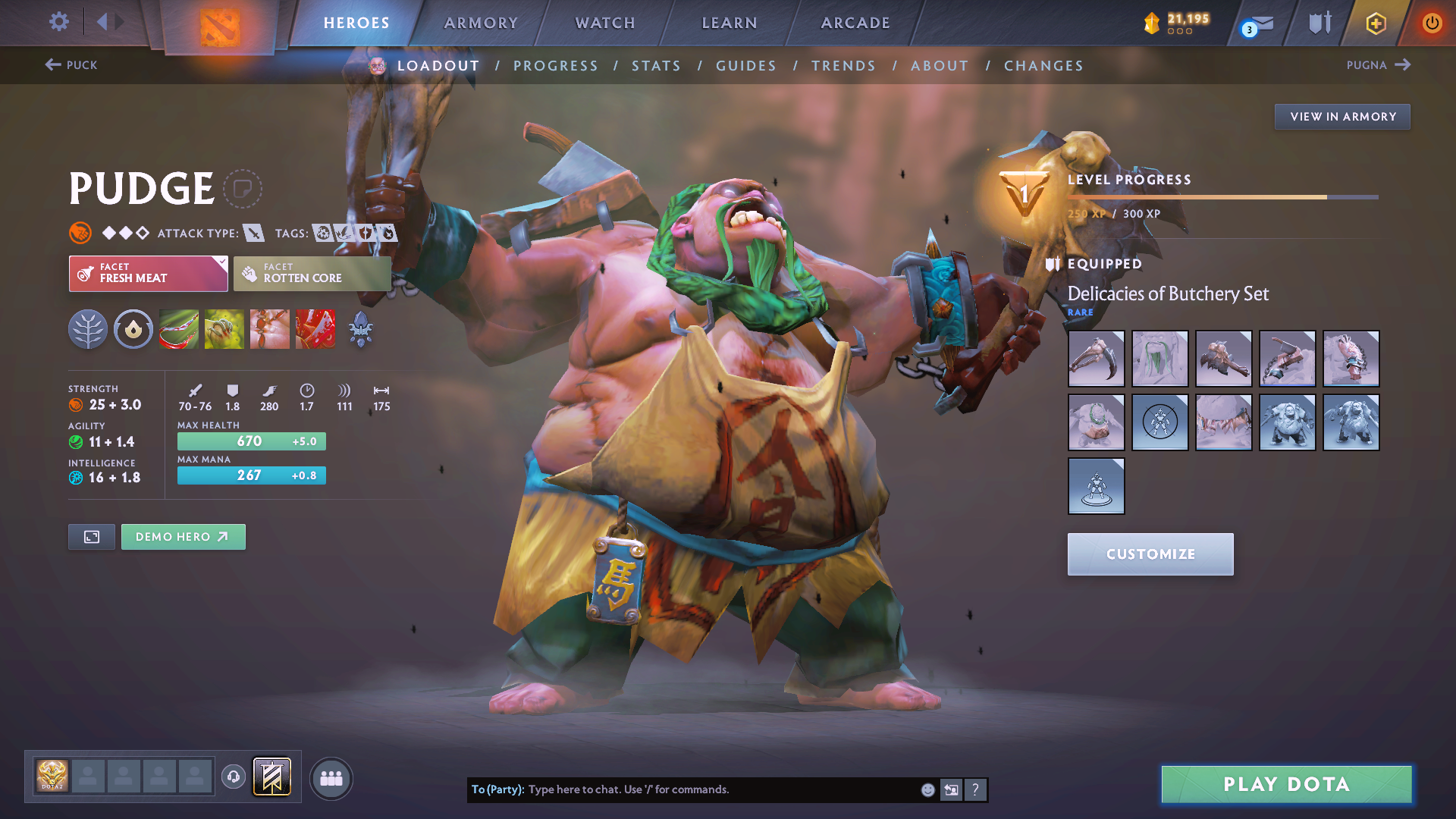The height and width of the screenshot is (819, 1456).
Task: Open the Watch tab
Action: [x=605, y=23]
